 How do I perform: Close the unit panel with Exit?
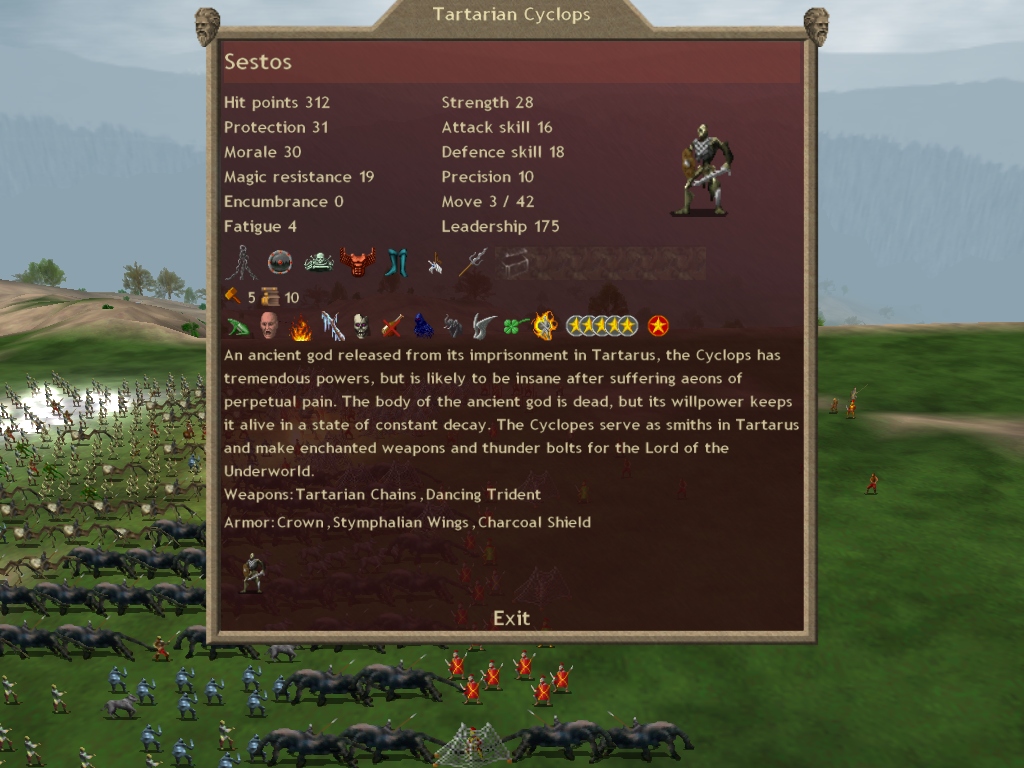(x=511, y=618)
